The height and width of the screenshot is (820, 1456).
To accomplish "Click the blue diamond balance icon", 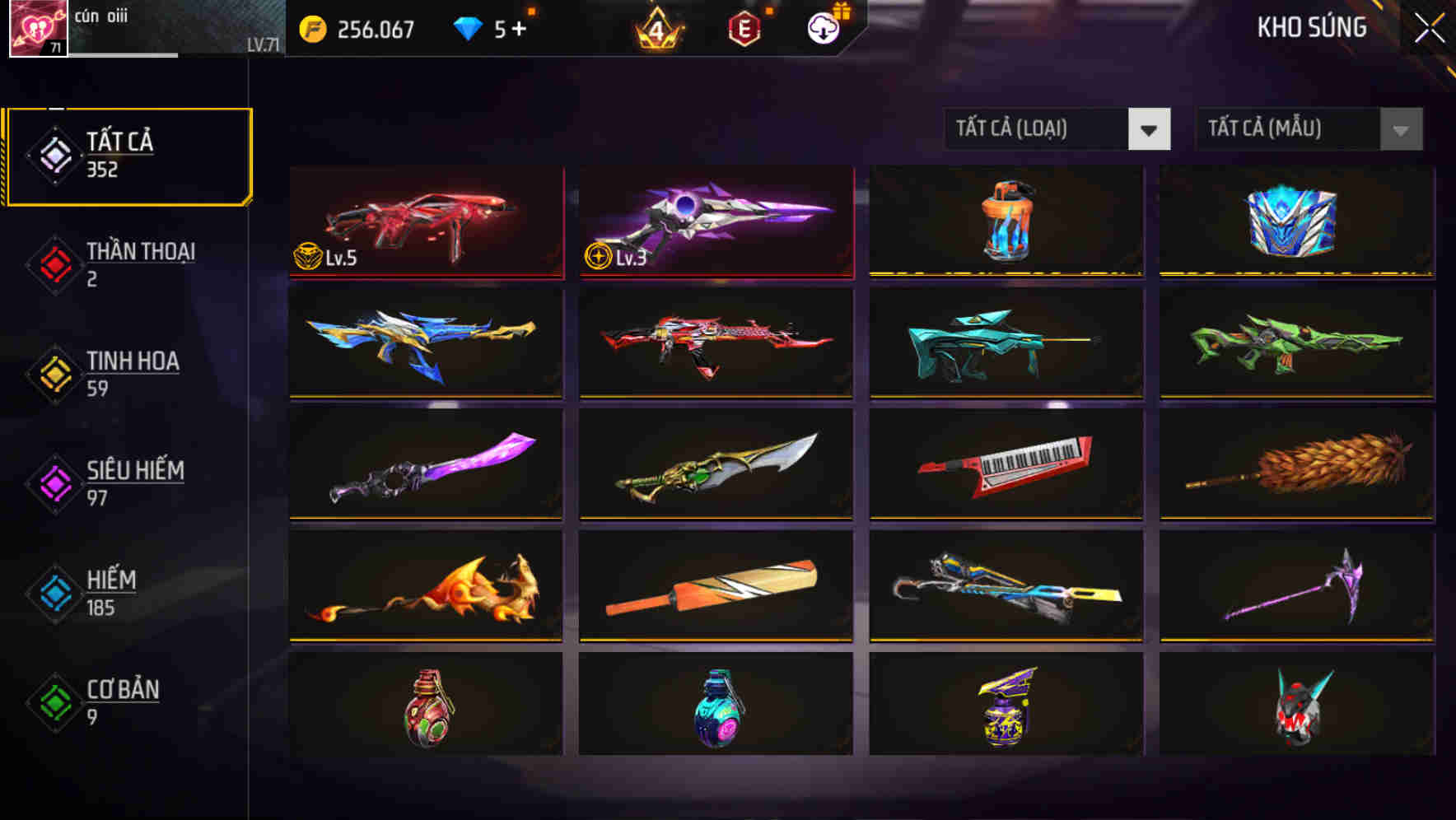I will click(466, 27).
